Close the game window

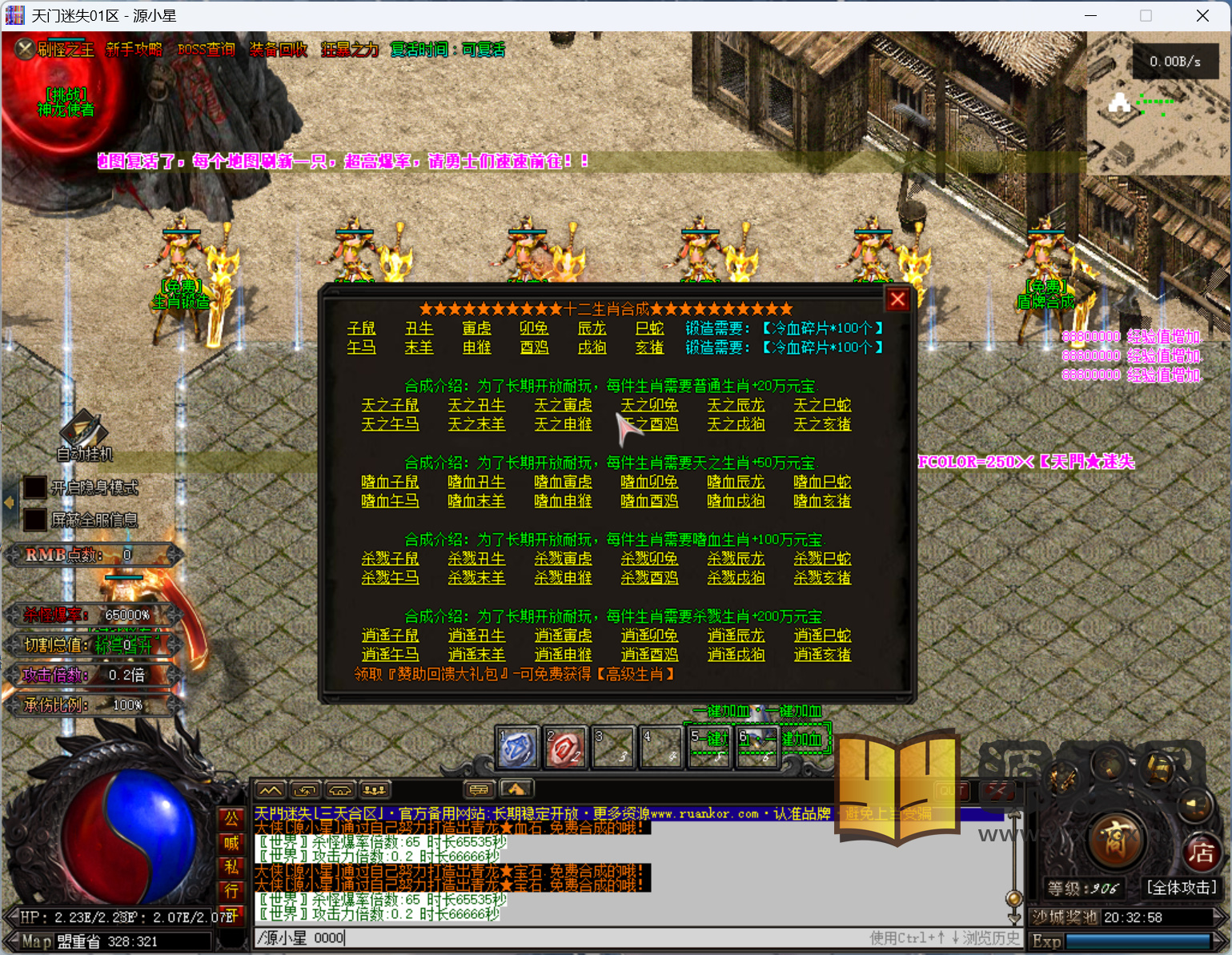[1202, 16]
